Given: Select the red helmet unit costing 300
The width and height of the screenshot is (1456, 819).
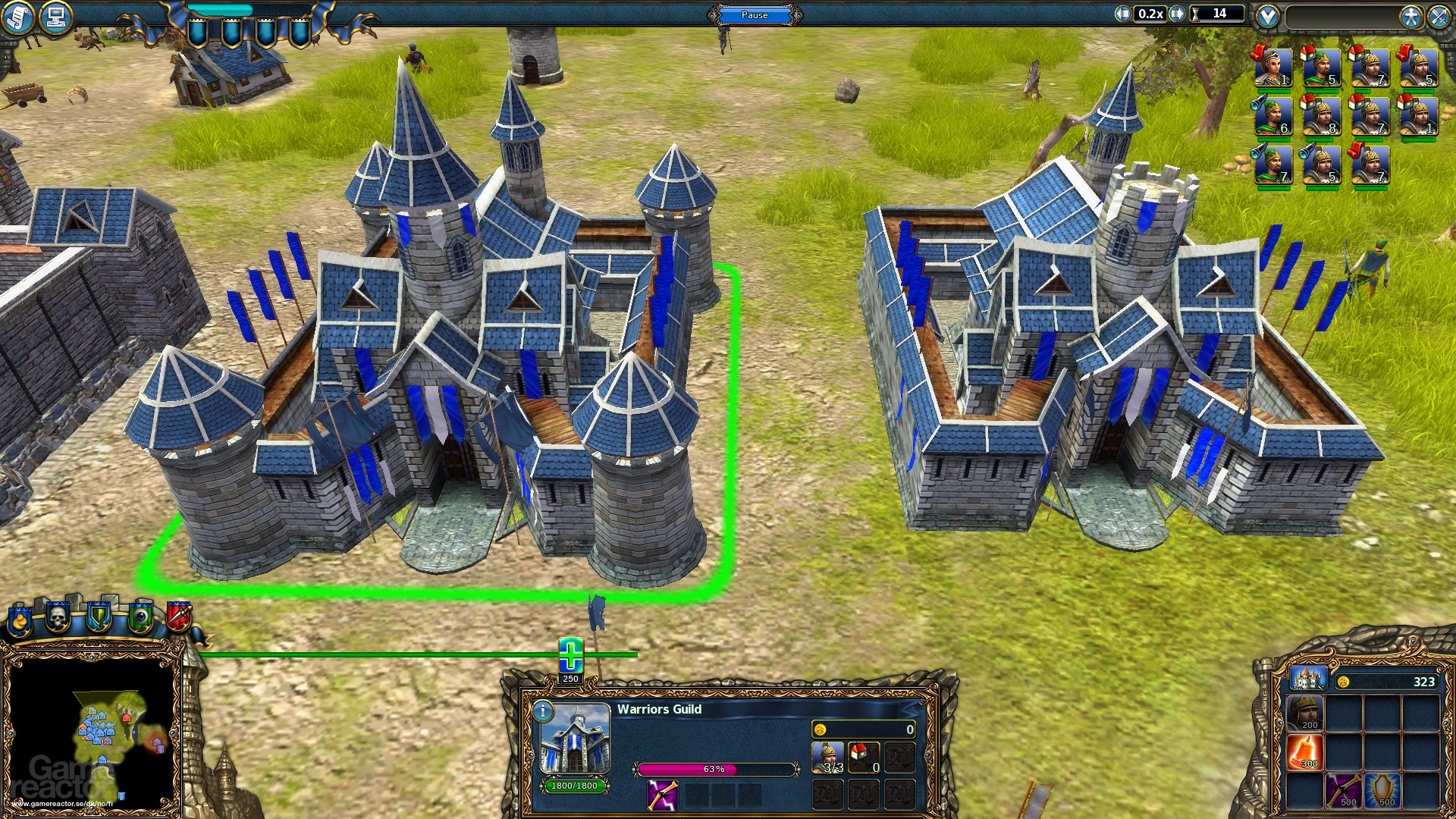Looking at the screenshot, I should [1304, 752].
